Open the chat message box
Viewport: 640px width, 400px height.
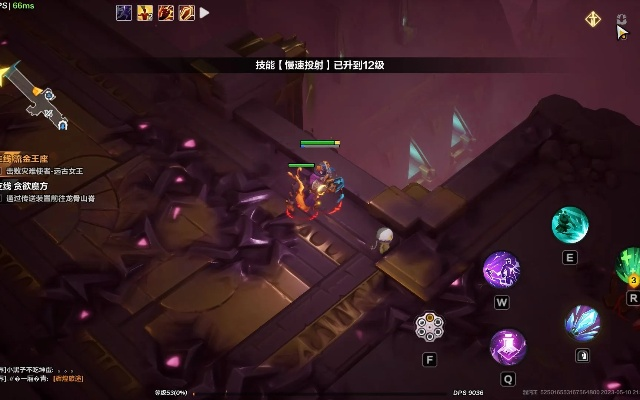coord(40,374)
